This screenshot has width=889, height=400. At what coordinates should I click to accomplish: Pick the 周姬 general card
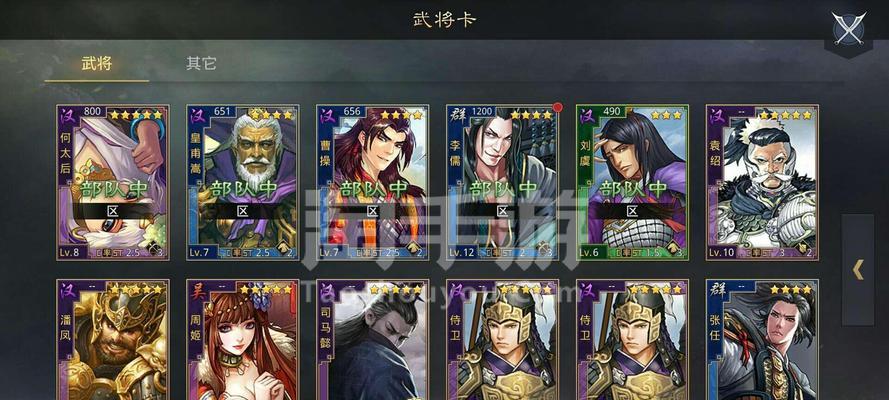pos(242,340)
